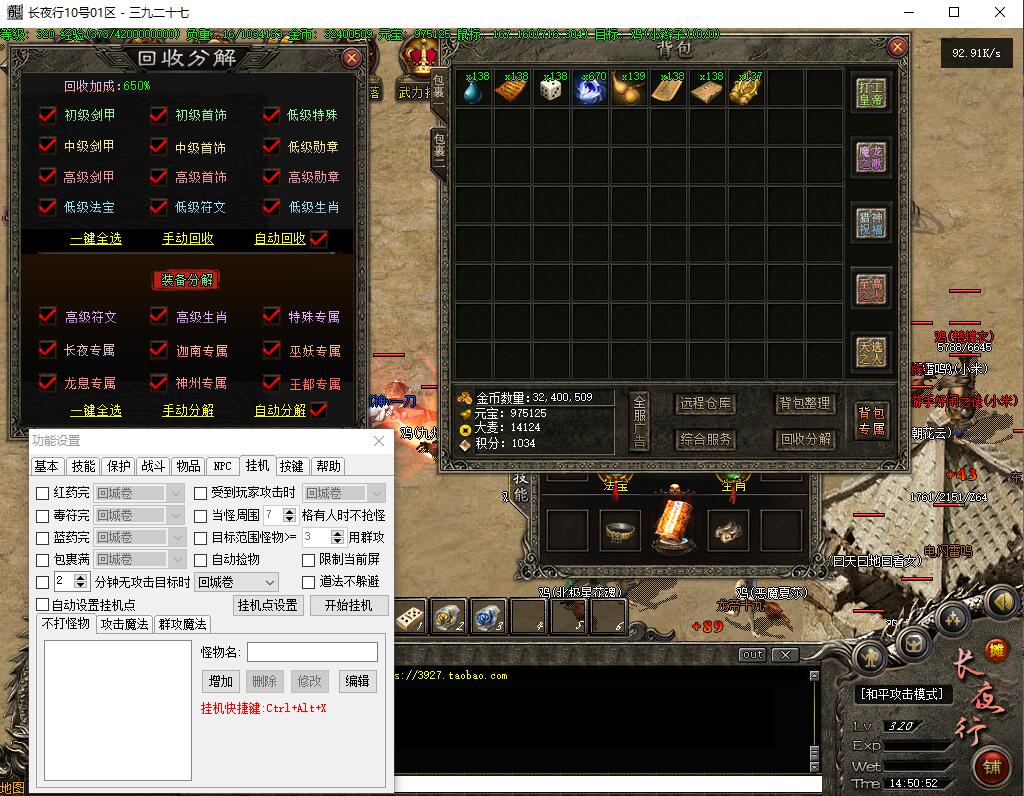Toggle the 龙息专属 decompose checkbox

pyautogui.click(x=47, y=382)
